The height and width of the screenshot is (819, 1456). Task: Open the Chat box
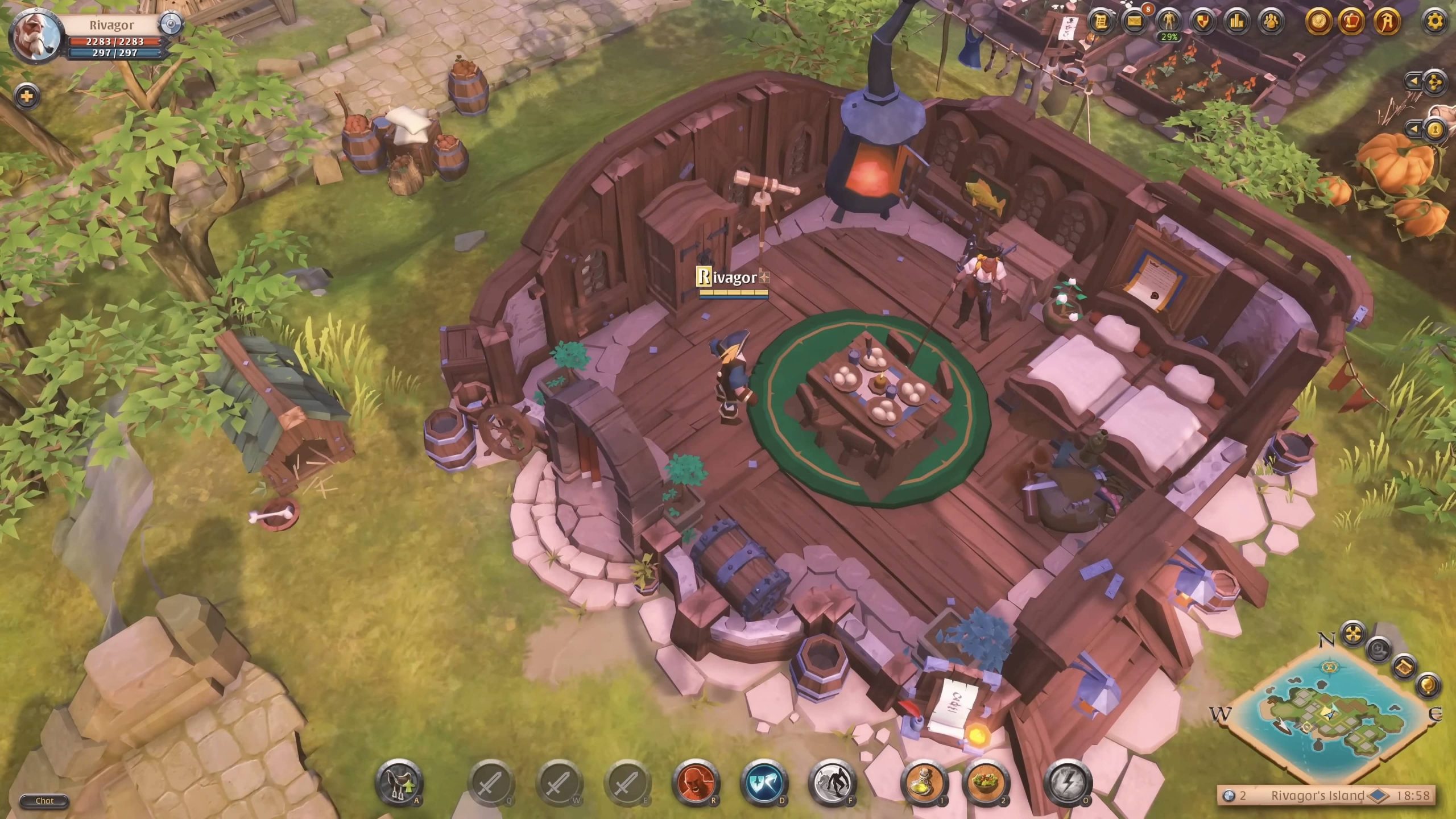[44, 801]
